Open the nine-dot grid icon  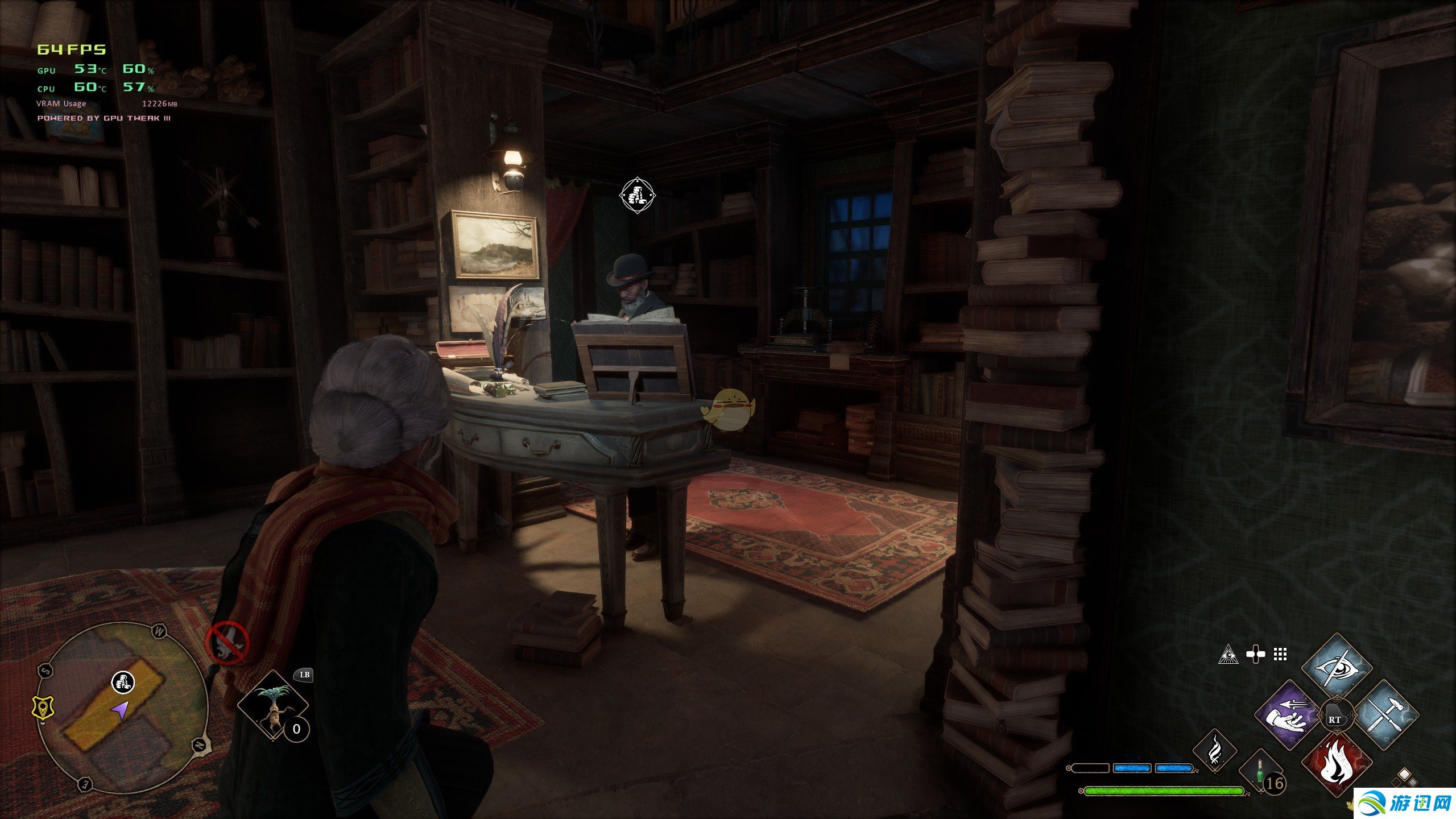pos(1280,655)
